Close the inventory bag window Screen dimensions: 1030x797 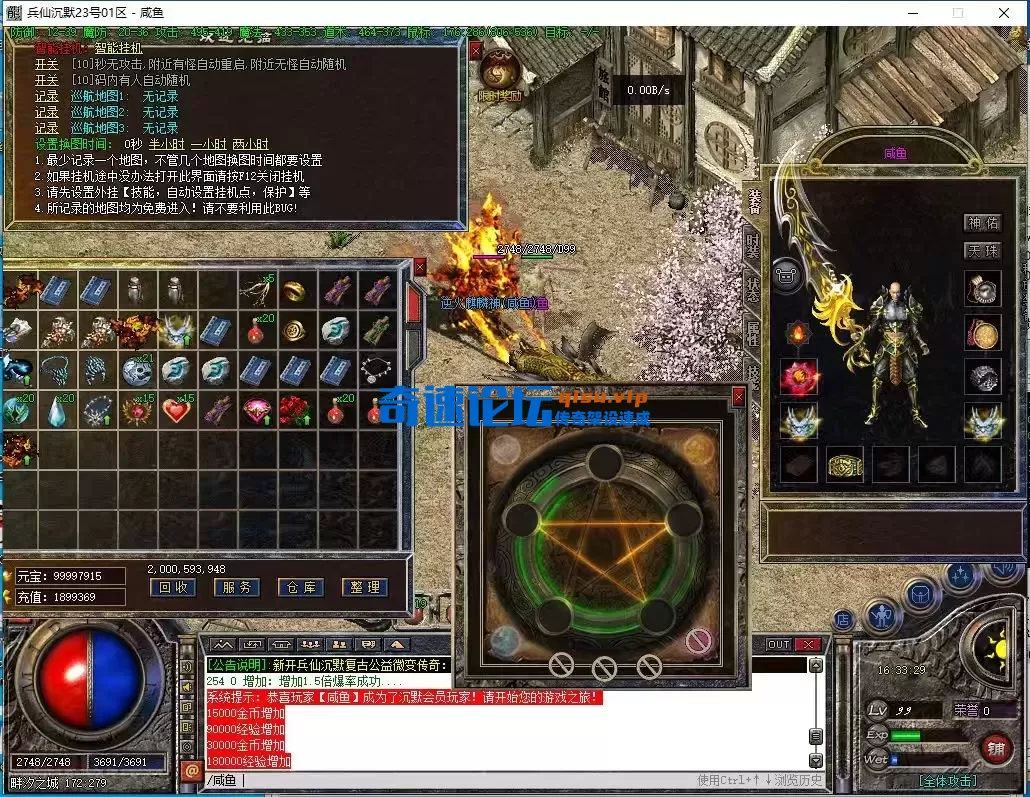(420, 267)
